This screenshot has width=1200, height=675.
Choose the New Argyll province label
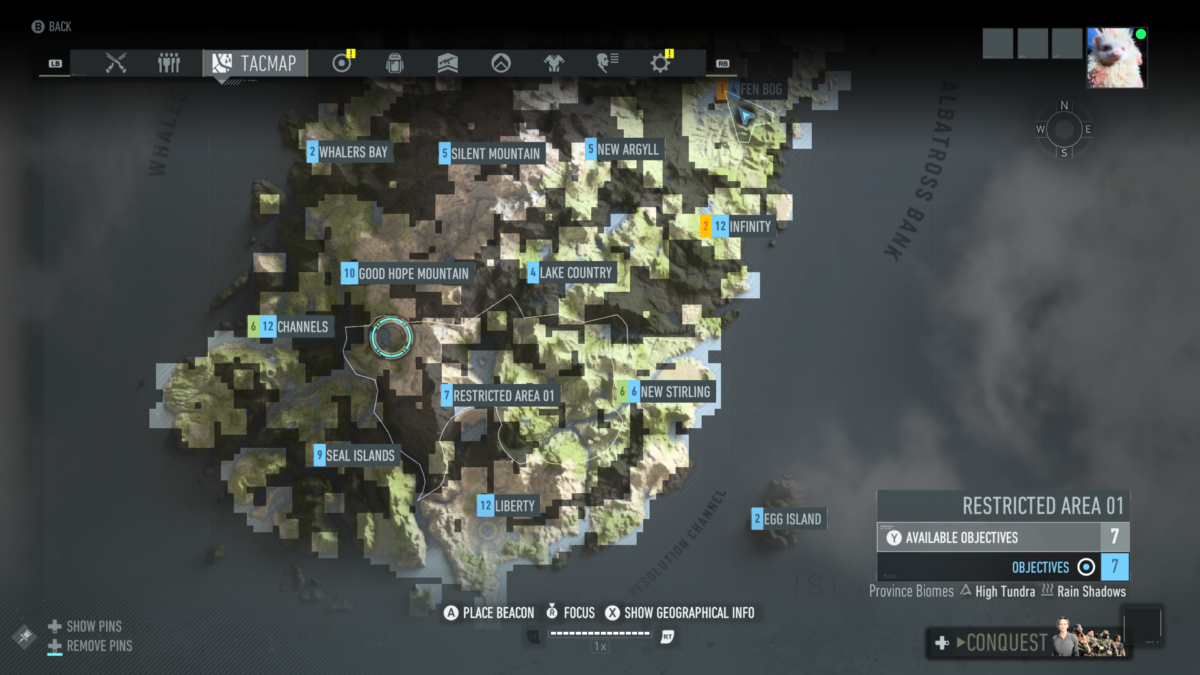click(624, 149)
